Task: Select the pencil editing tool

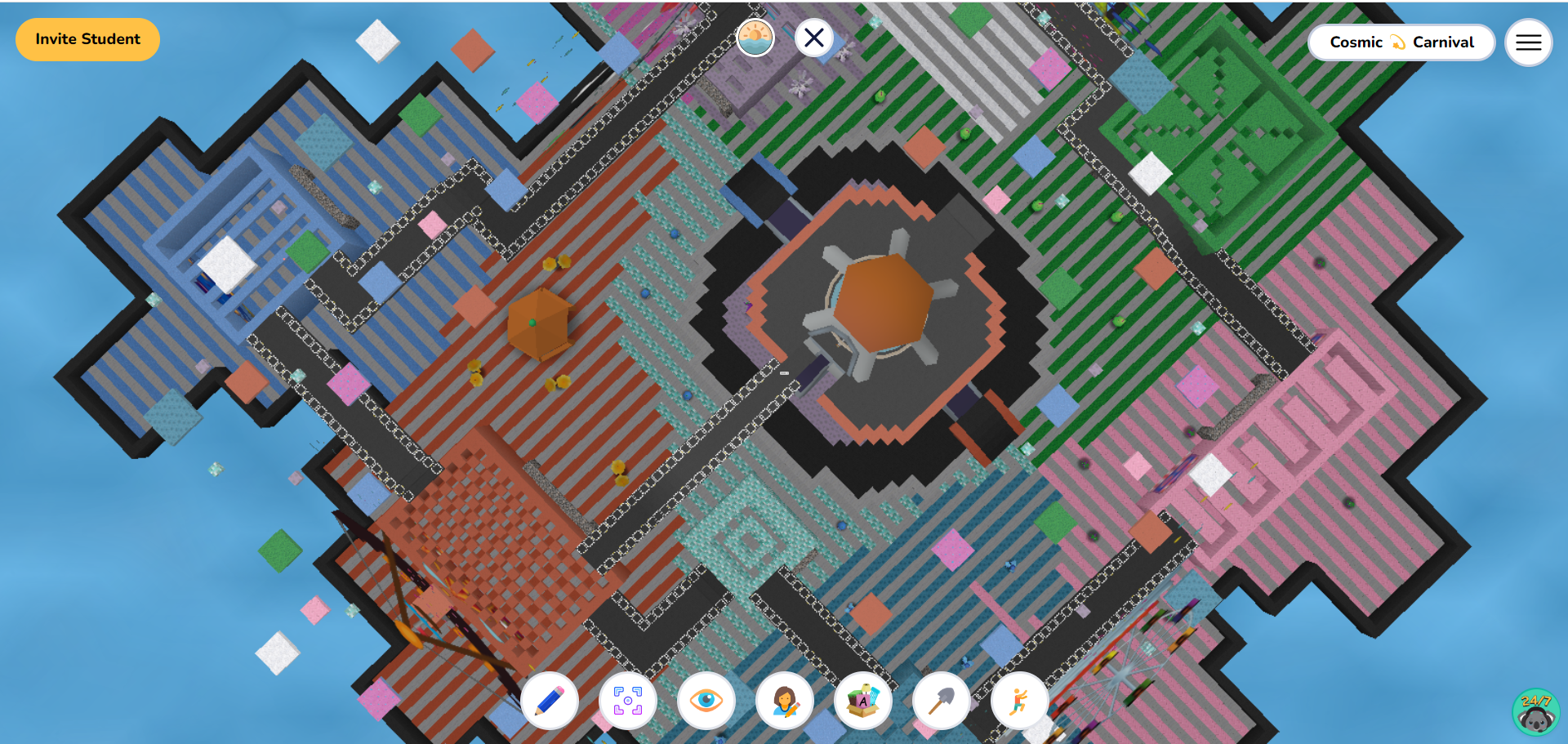Action: coord(549,701)
